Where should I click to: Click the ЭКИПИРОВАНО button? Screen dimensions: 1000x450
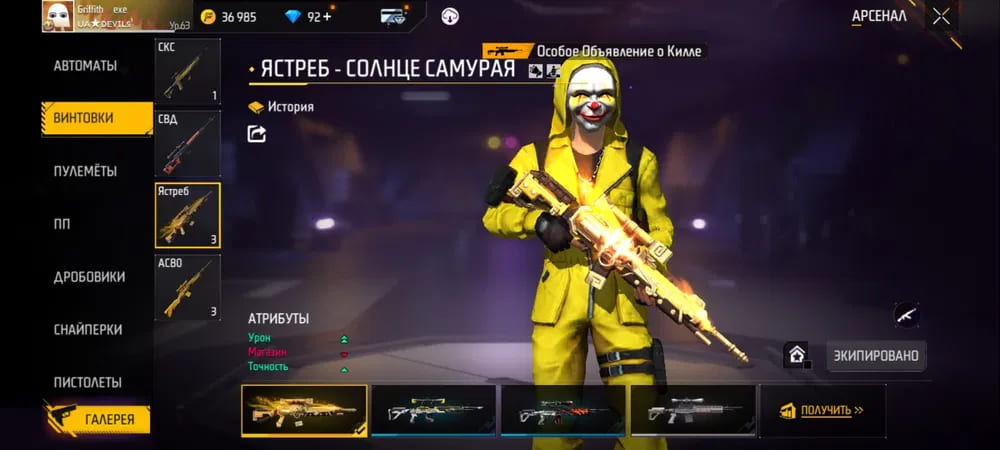point(875,355)
